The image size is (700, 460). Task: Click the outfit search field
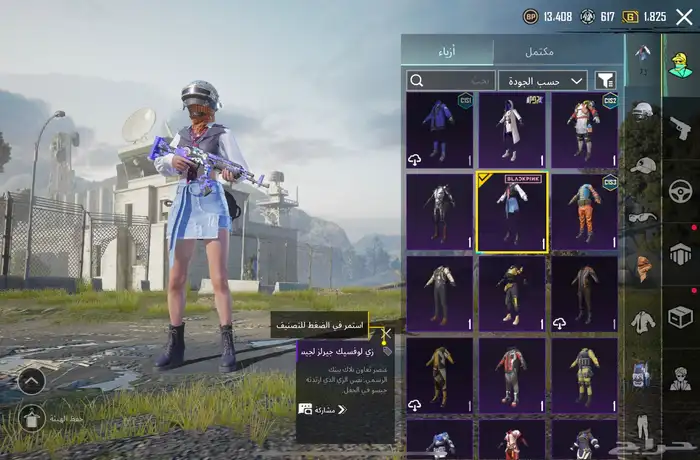click(451, 80)
